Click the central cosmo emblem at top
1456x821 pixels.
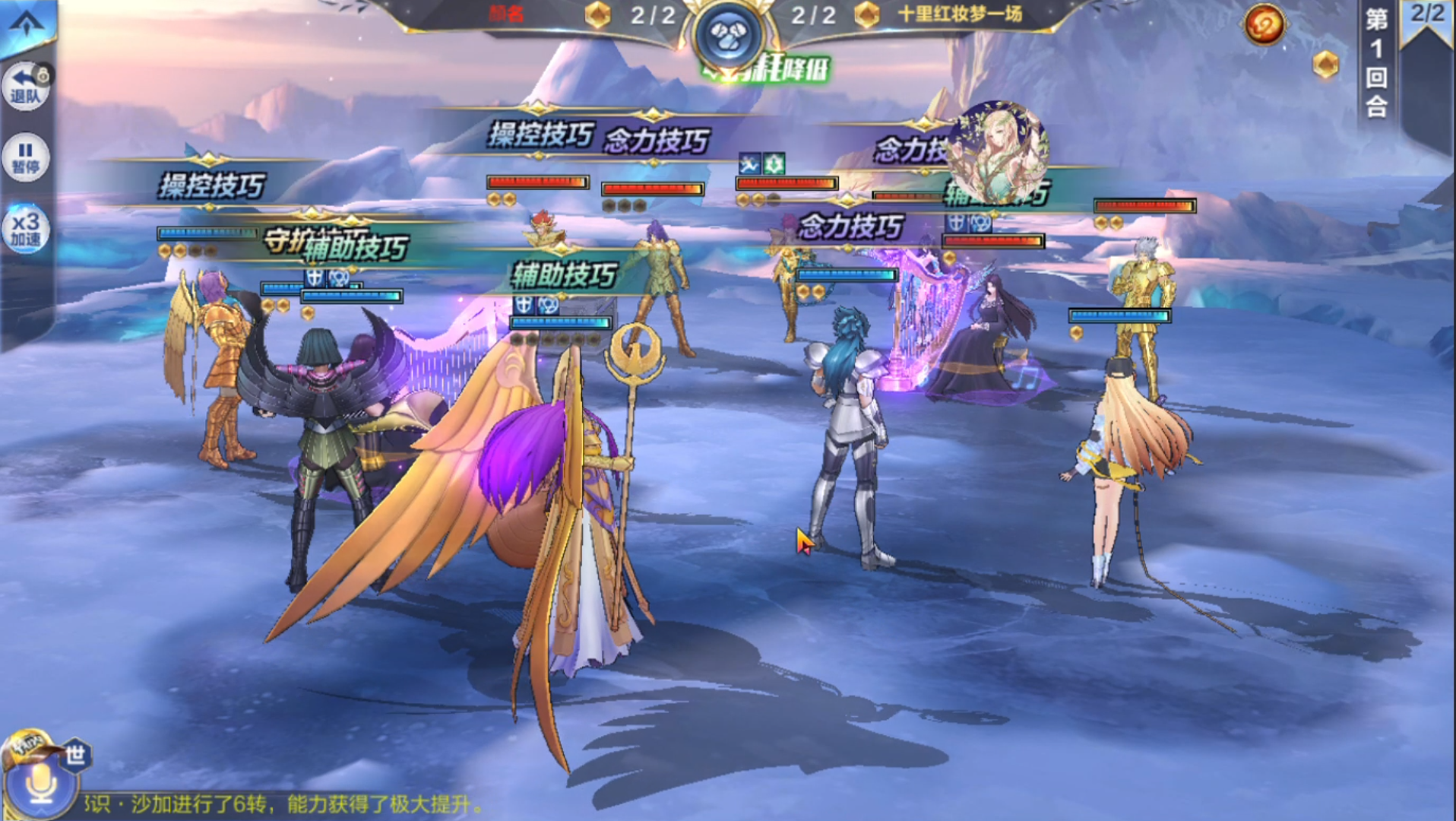(728, 34)
